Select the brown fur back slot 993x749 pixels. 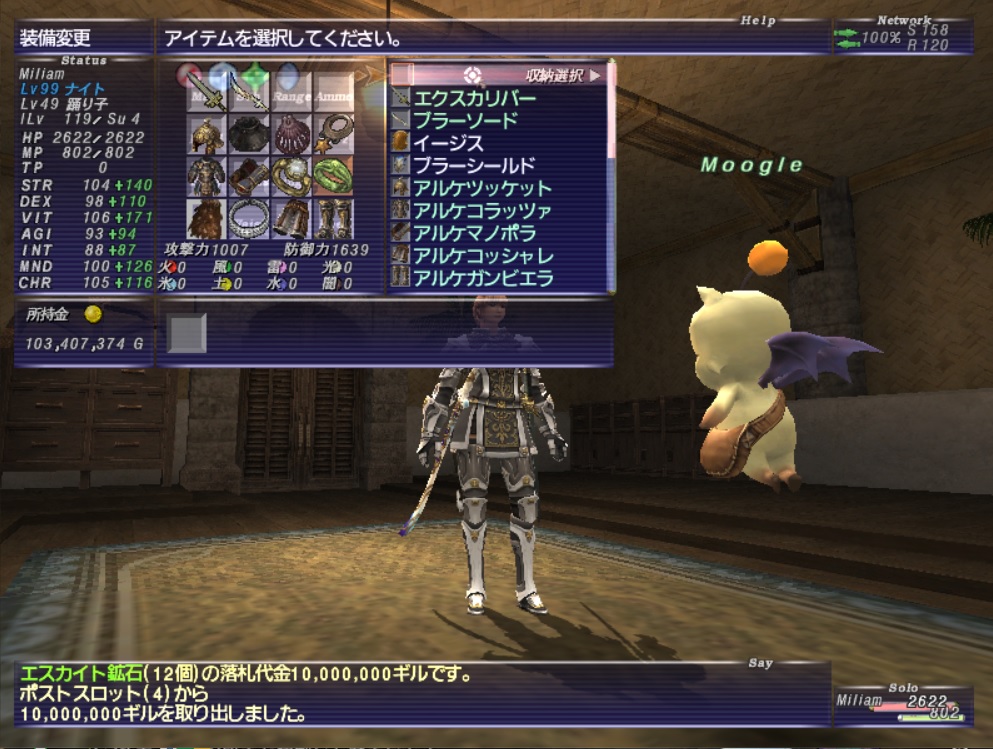pos(206,219)
